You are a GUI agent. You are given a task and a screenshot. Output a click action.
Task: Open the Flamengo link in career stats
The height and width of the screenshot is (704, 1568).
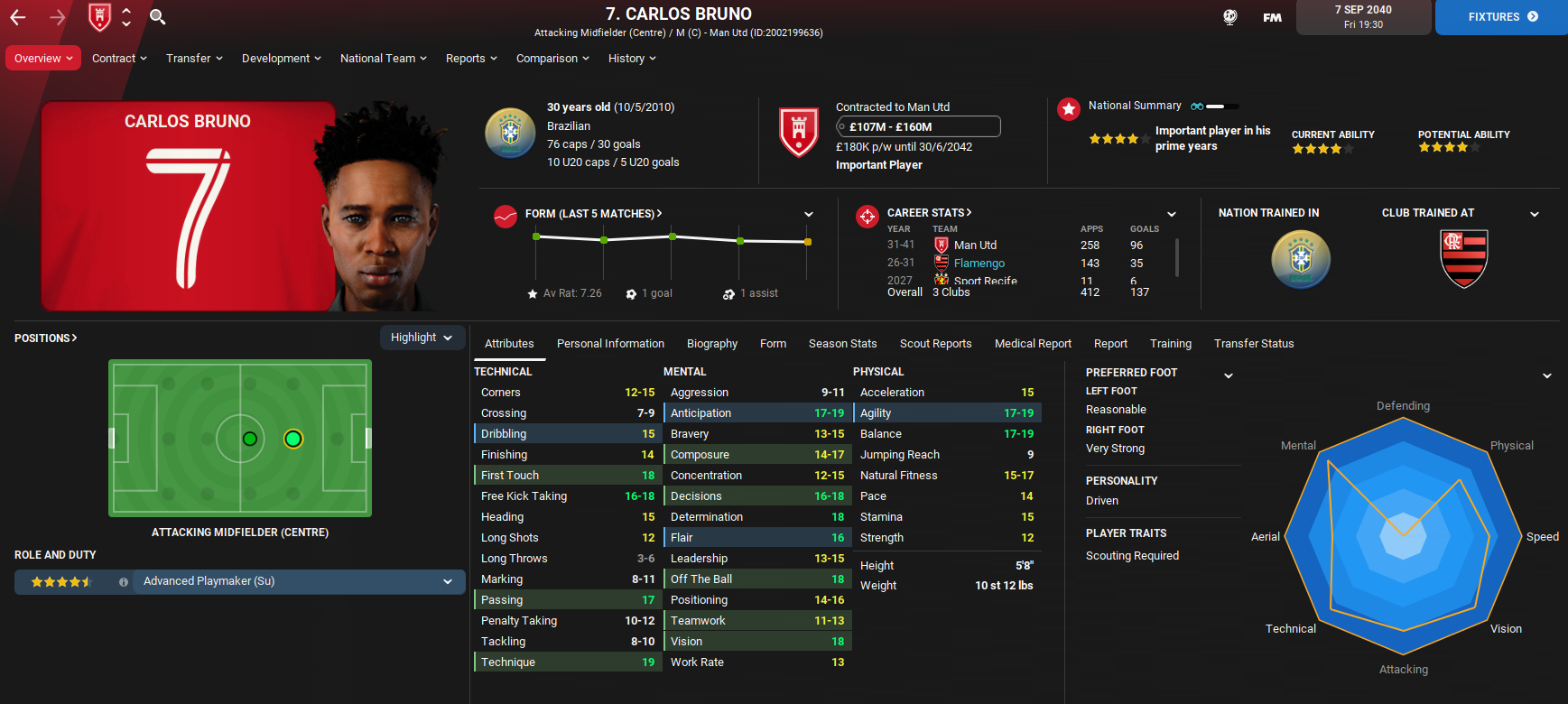pyautogui.click(x=980, y=263)
